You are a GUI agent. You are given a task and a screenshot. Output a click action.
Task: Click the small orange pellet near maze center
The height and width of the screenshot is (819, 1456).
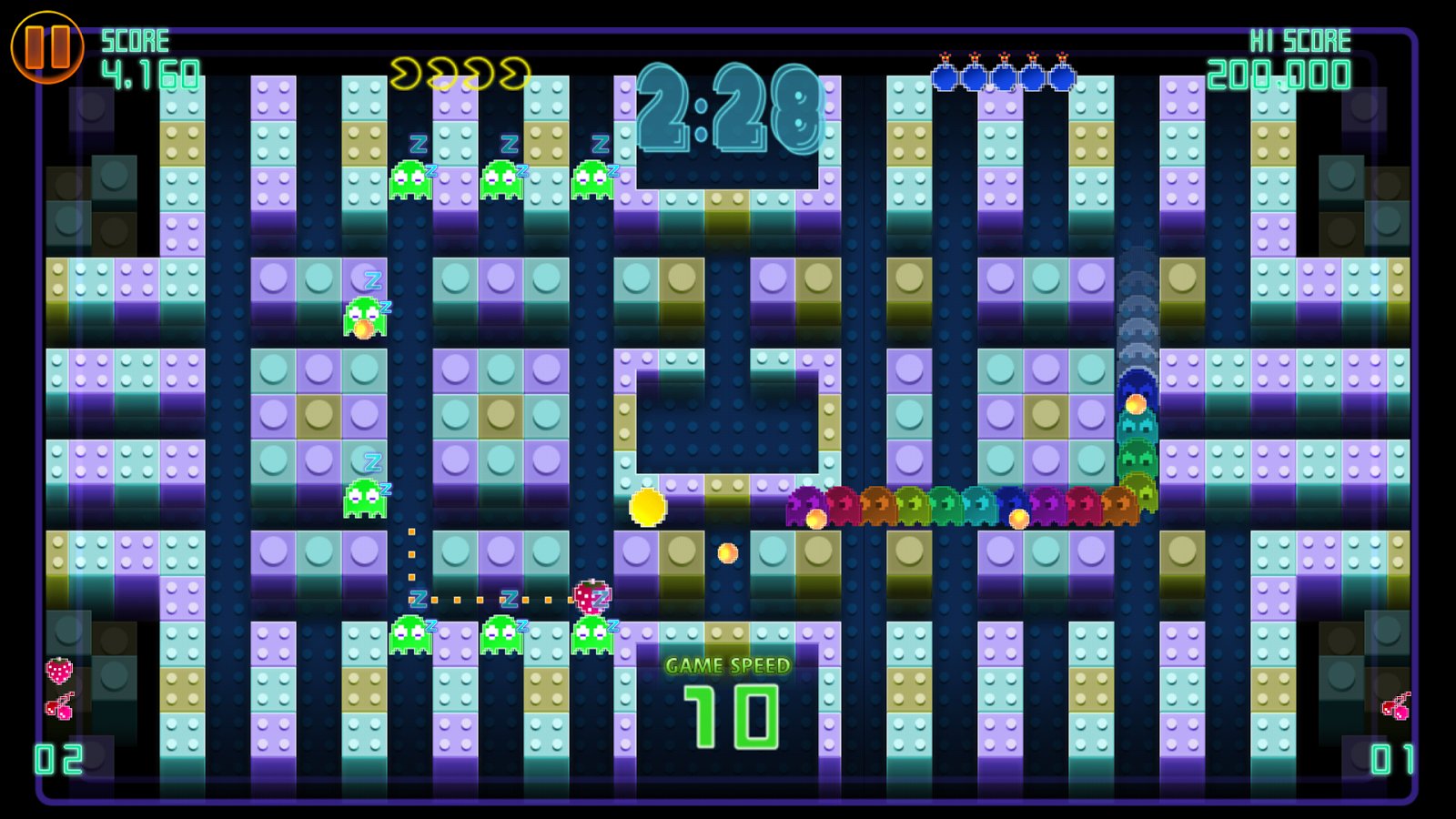click(x=726, y=551)
